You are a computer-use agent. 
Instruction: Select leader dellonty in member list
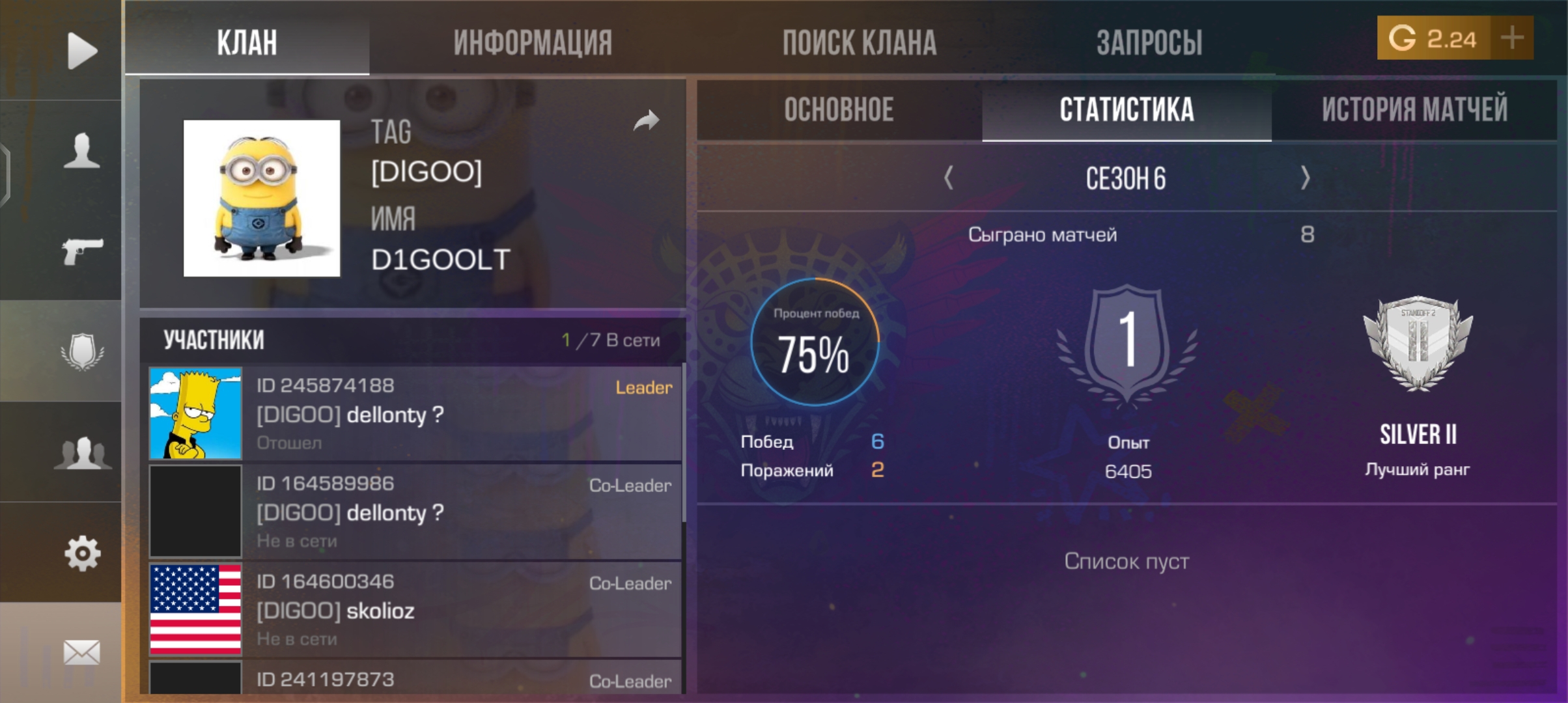(410, 413)
